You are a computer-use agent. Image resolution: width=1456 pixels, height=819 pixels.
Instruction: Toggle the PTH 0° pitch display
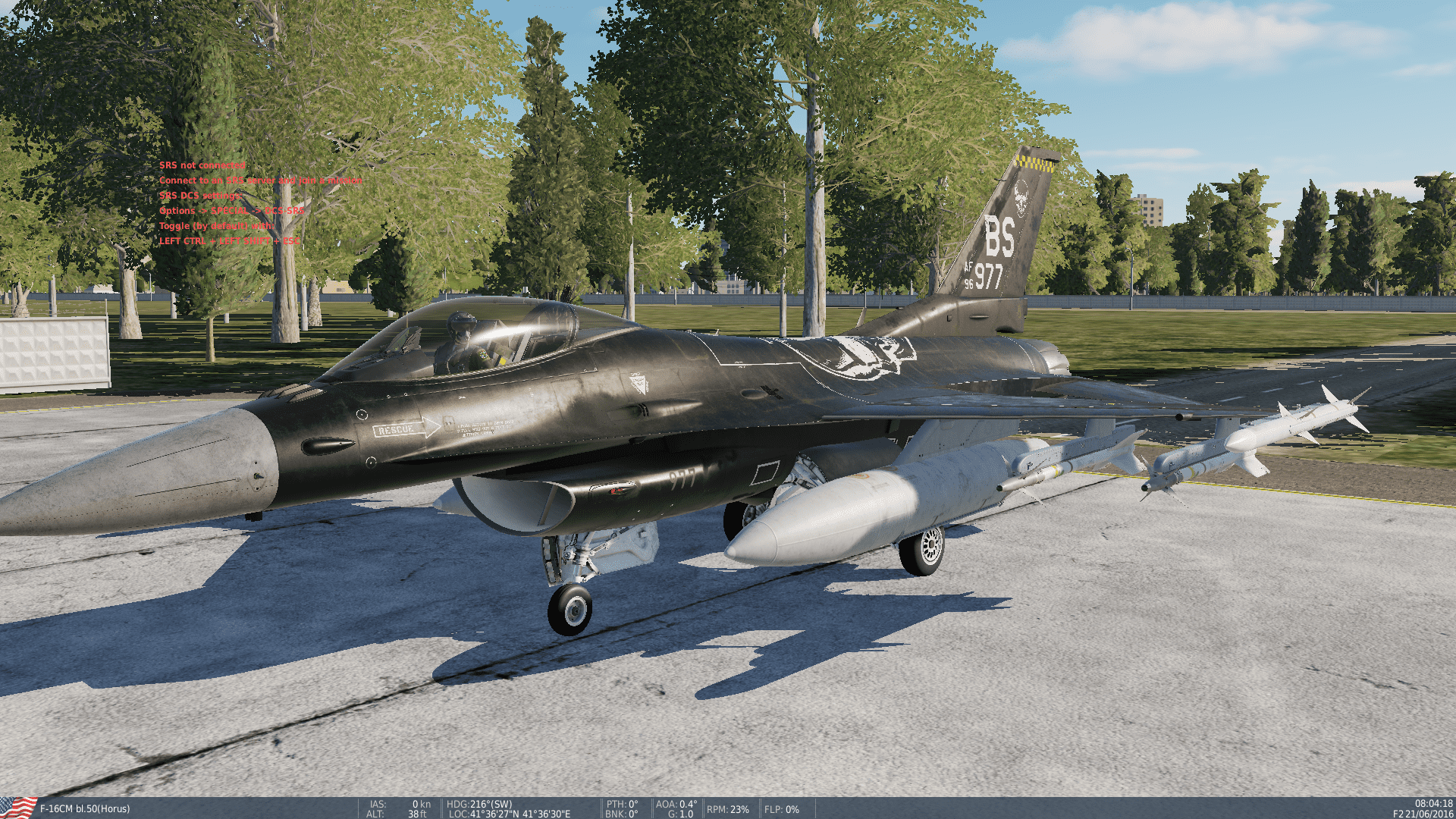(x=623, y=803)
